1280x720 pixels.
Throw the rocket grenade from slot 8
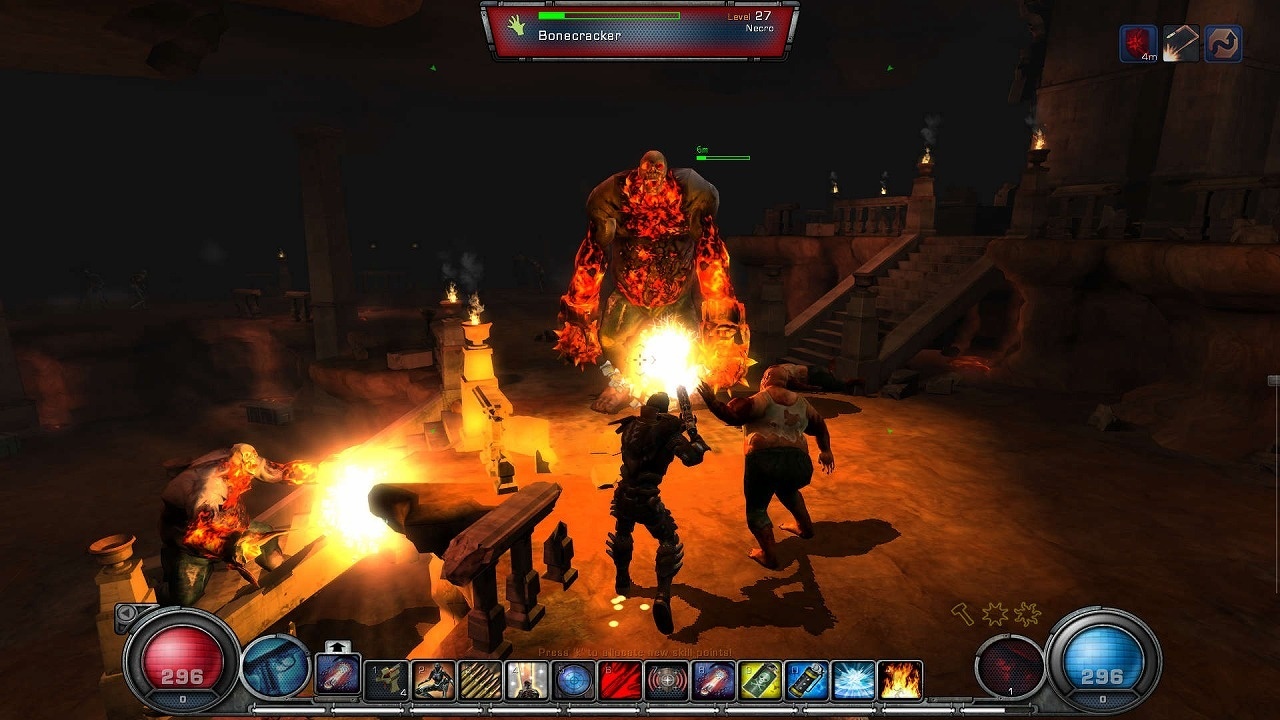712,680
